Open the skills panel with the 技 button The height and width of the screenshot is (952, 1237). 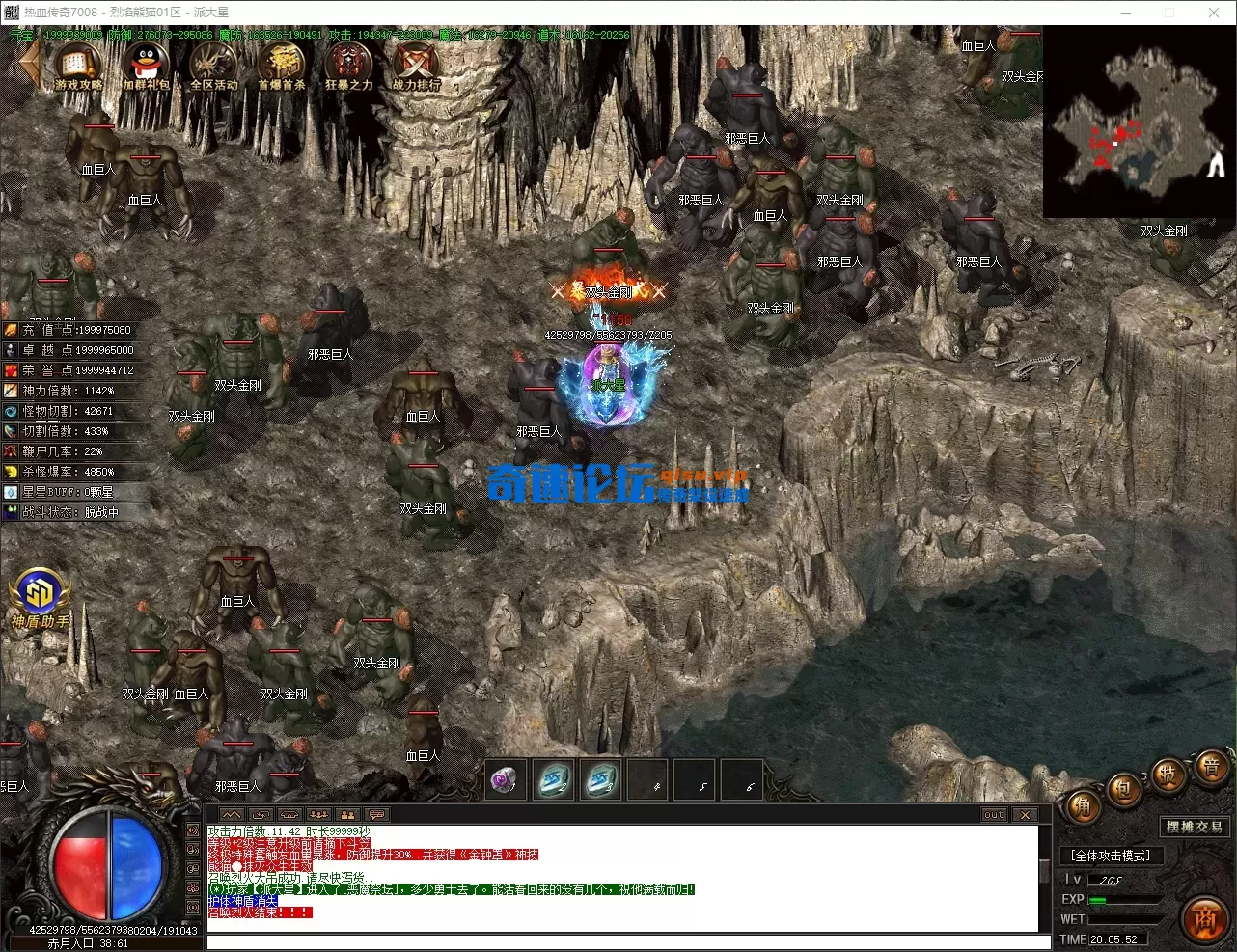coord(1168,775)
